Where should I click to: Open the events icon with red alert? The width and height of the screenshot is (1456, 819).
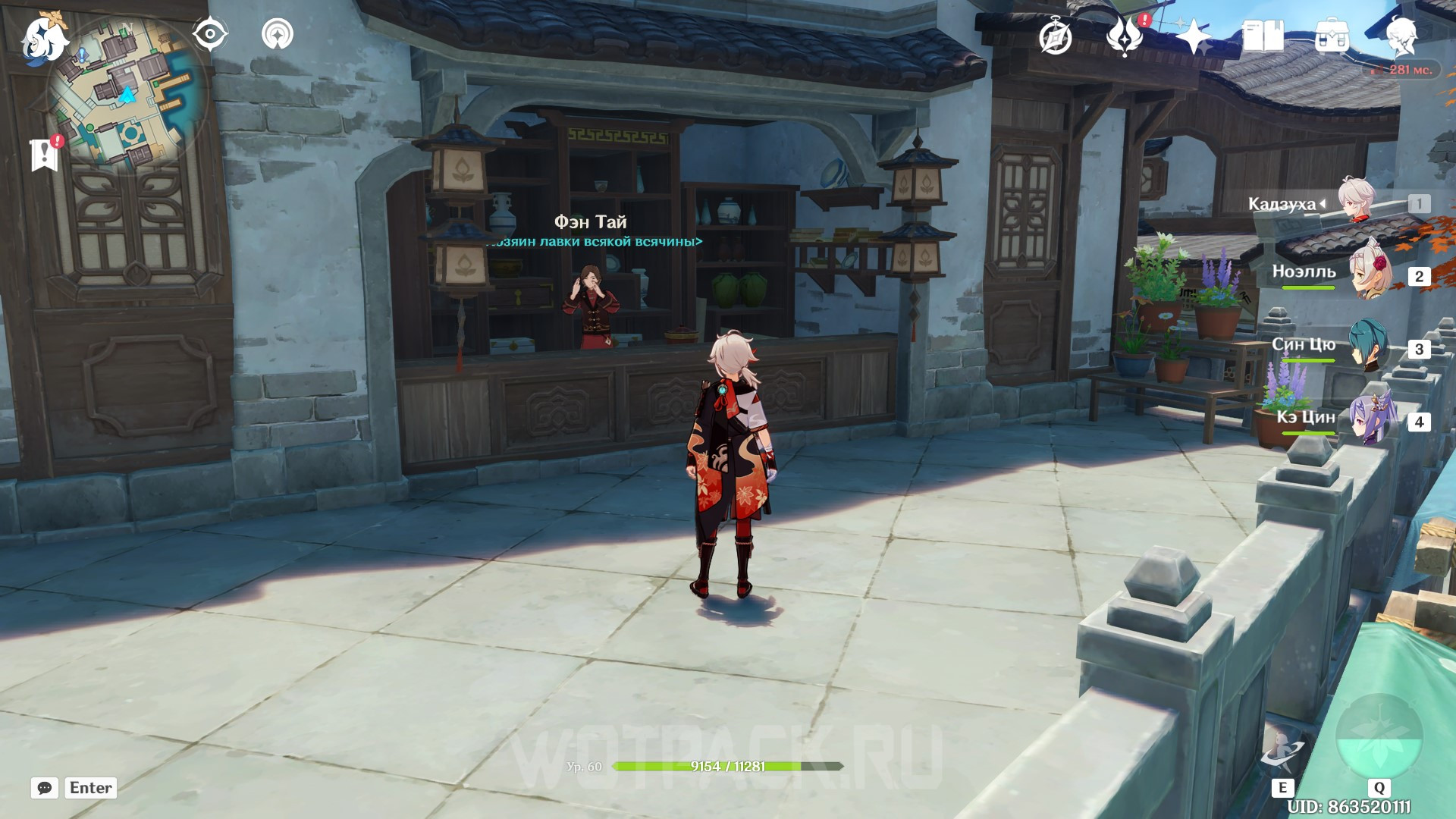[1125, 36]
